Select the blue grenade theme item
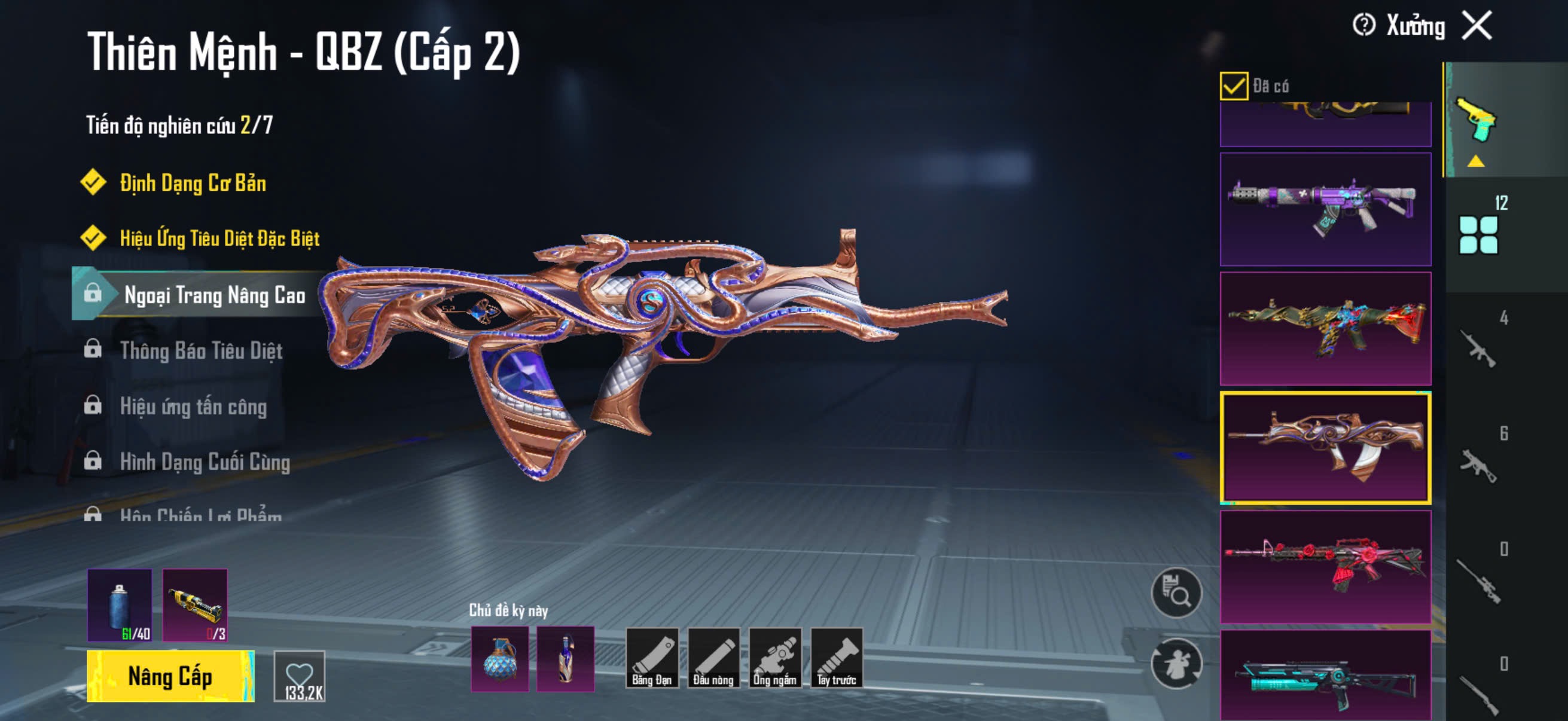 point(500,659)
